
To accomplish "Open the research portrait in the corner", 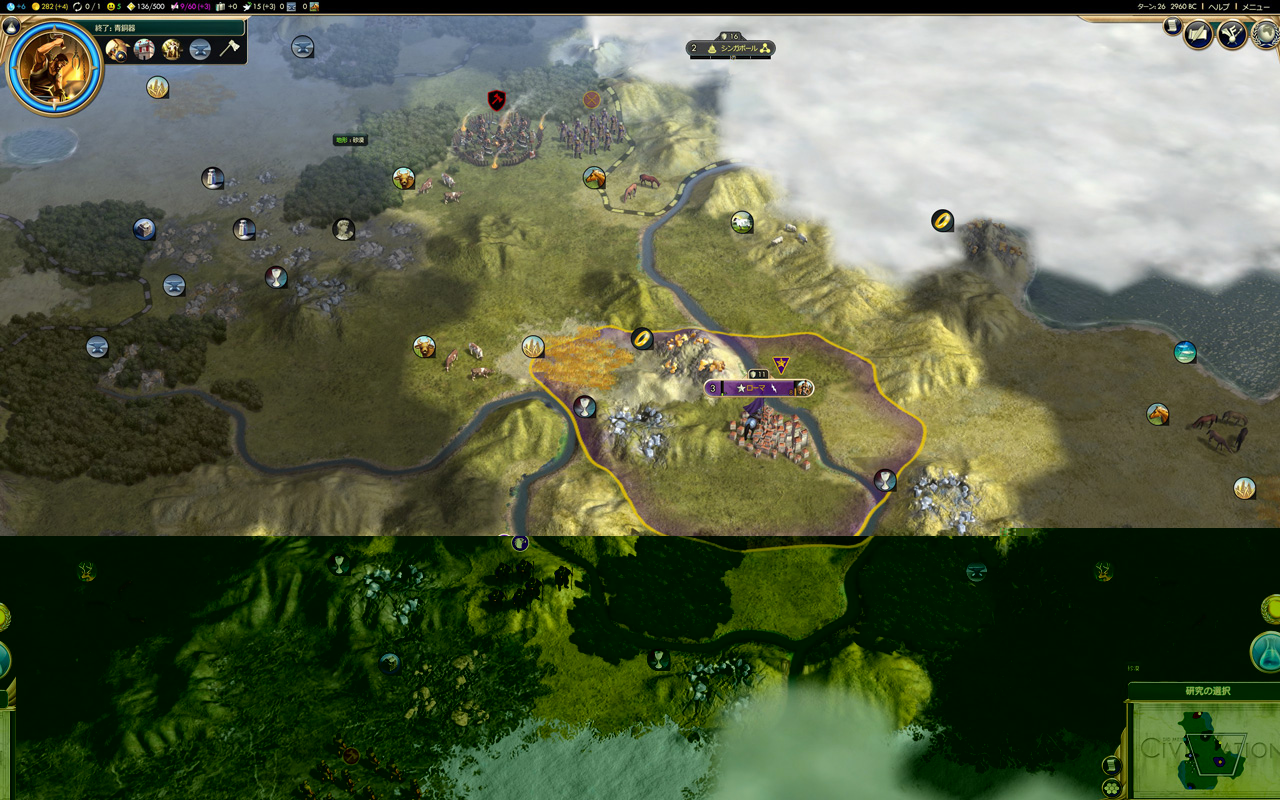I will pyautogui.click(x=55, y=66).
